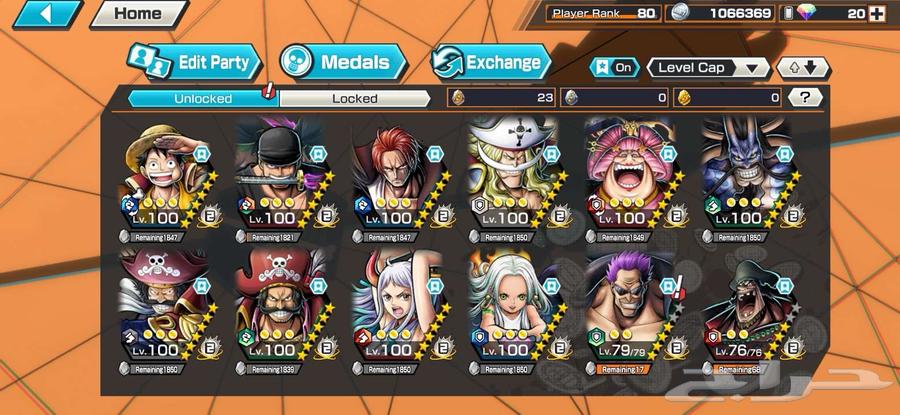This screenshot has width=900, height=415.
Task: Select the Zoro character card
Action: 281,180
